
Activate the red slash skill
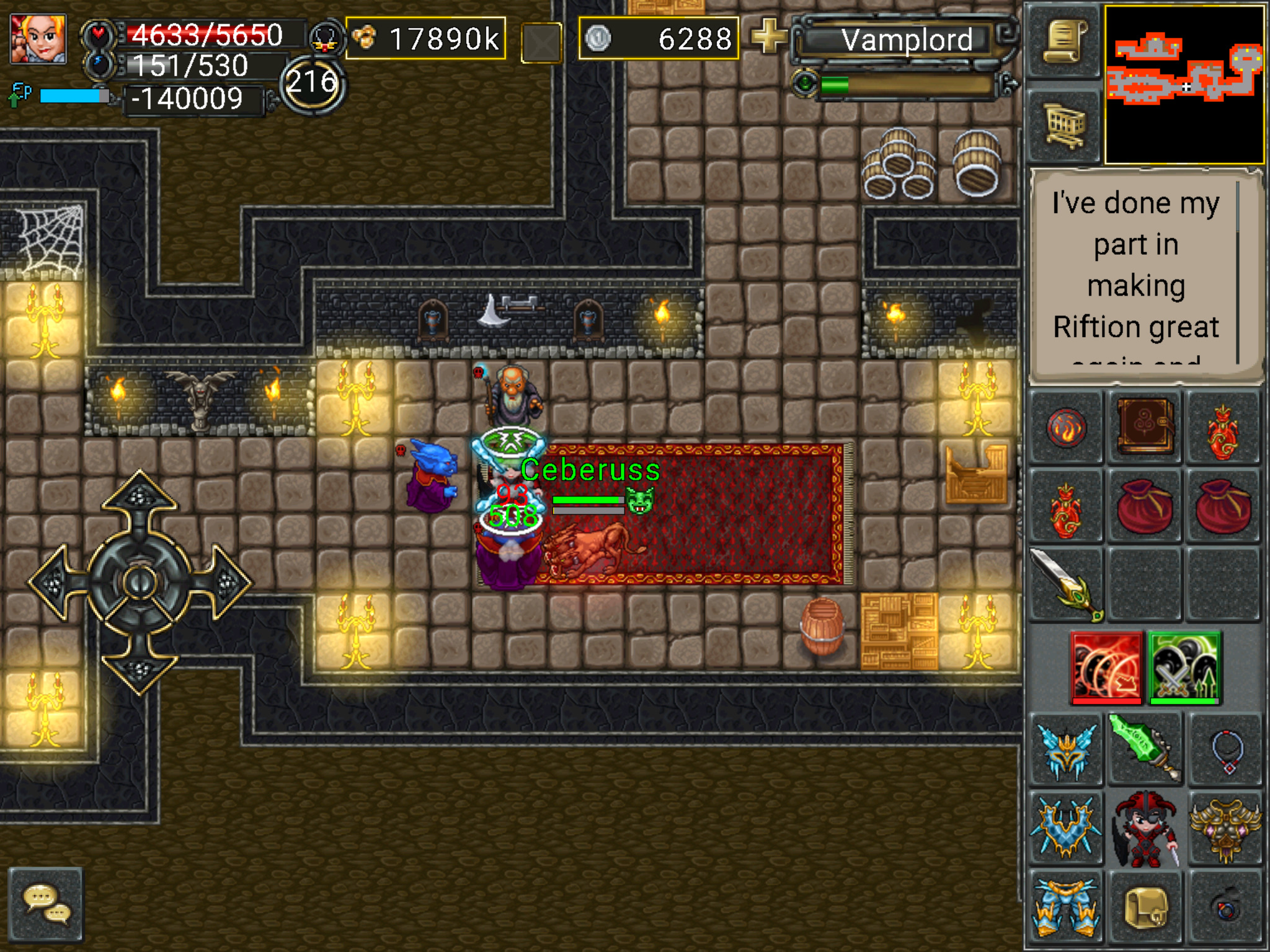[x=1107, y=668]
